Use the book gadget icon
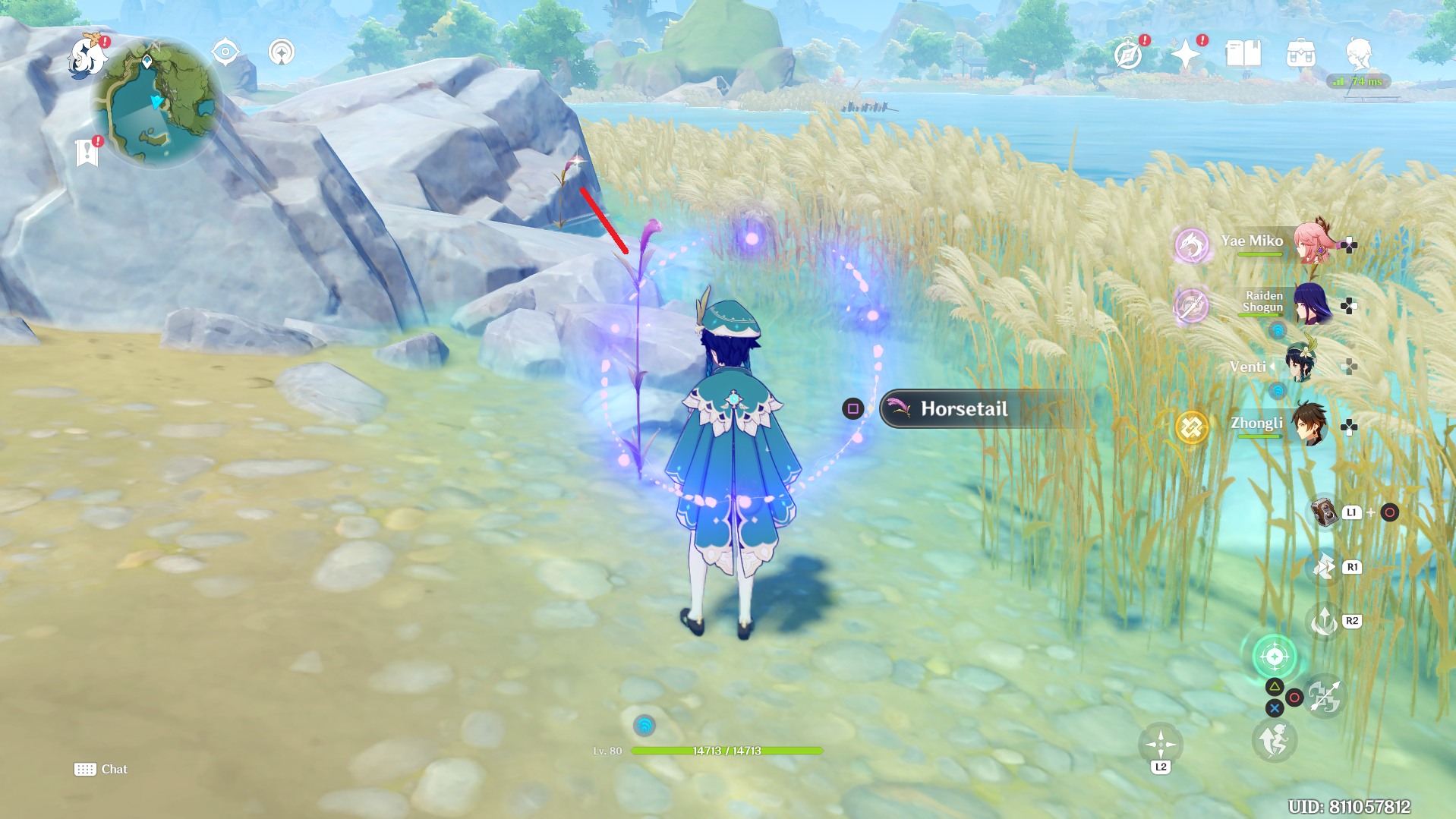 (1325, 512)
